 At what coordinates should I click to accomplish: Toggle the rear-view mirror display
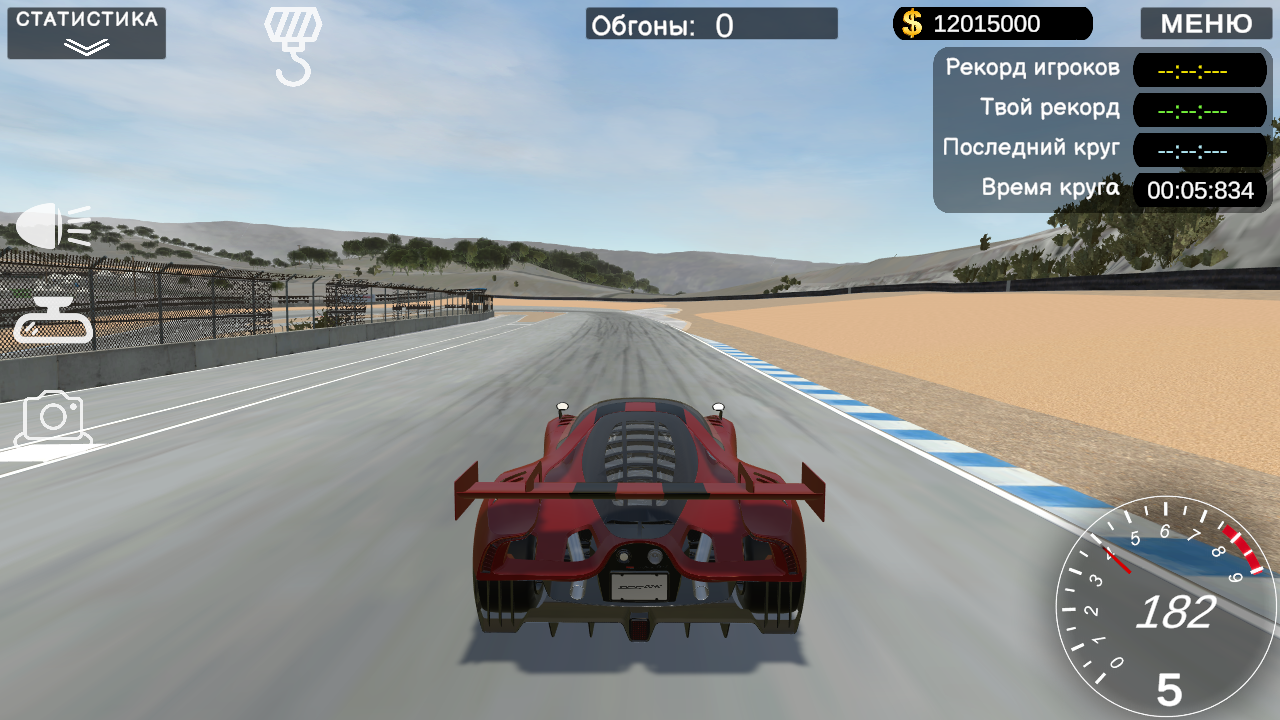55,320
